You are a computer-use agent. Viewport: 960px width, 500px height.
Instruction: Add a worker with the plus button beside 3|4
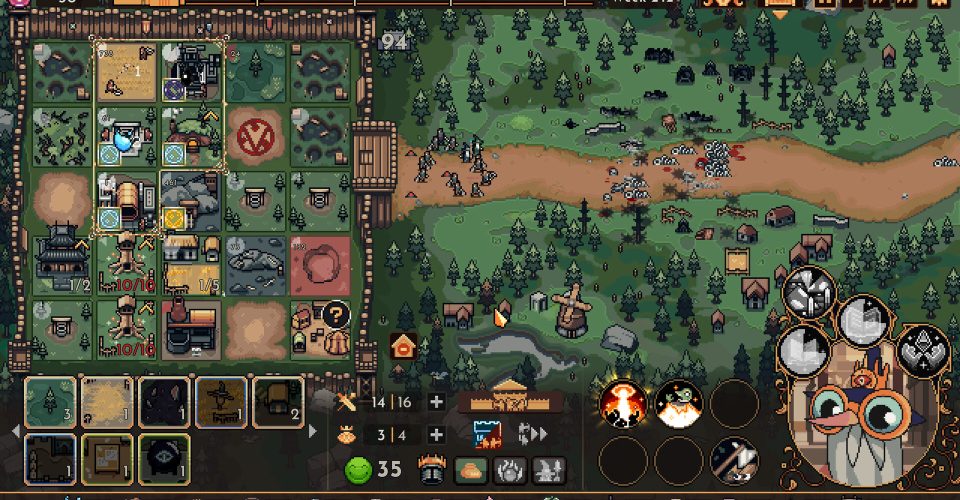pyautogui.click(x=436, y=435)
